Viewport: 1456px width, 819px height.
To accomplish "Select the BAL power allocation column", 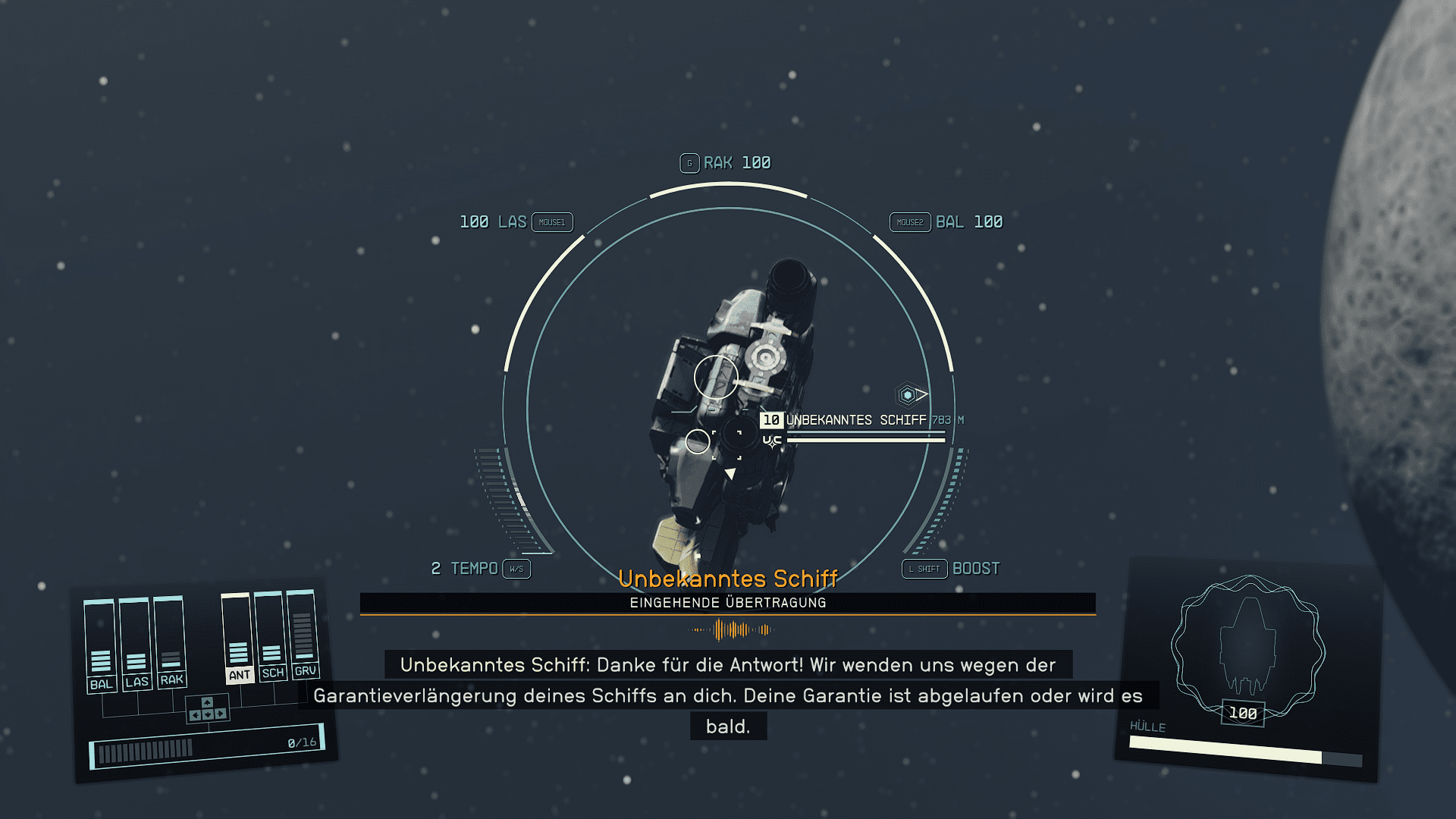I will (x=100, y=645).
